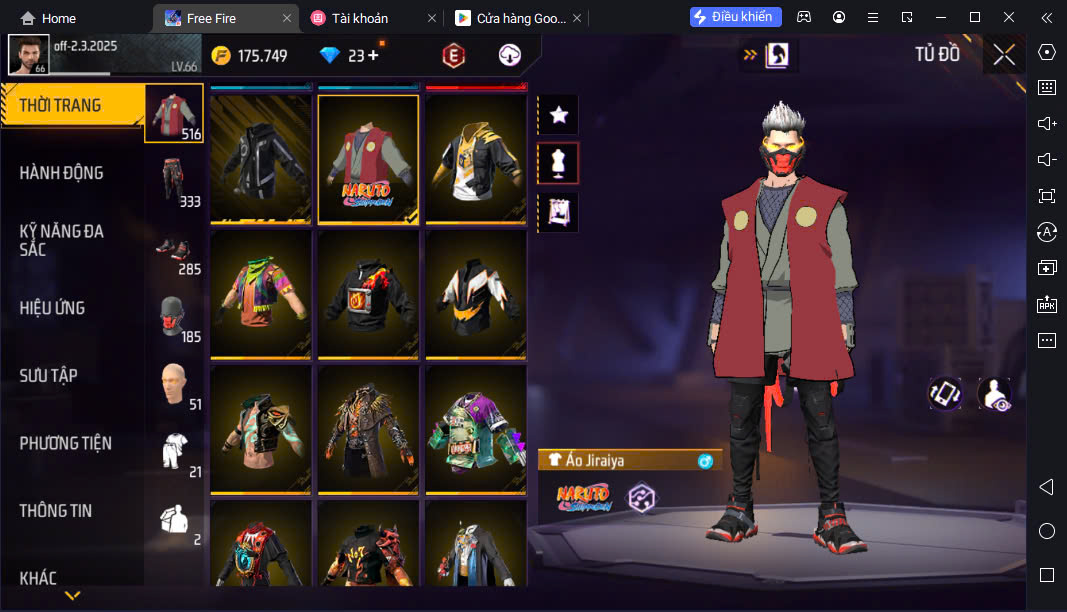Click the player avatar portrait

[x=28, y=54]
